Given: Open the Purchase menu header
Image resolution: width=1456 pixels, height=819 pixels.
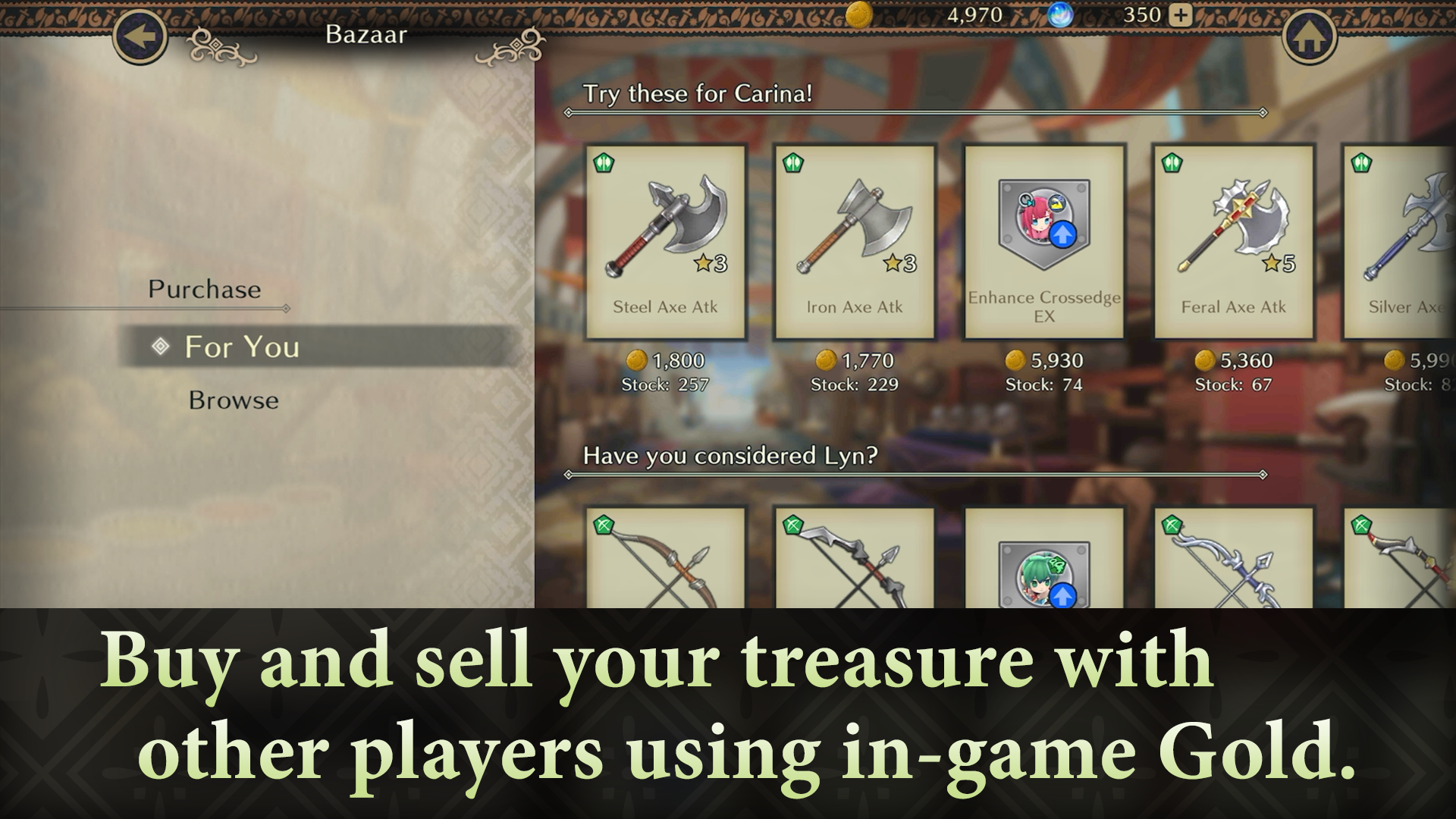Looking at the screenshot, I should click(x=206, y=289).
